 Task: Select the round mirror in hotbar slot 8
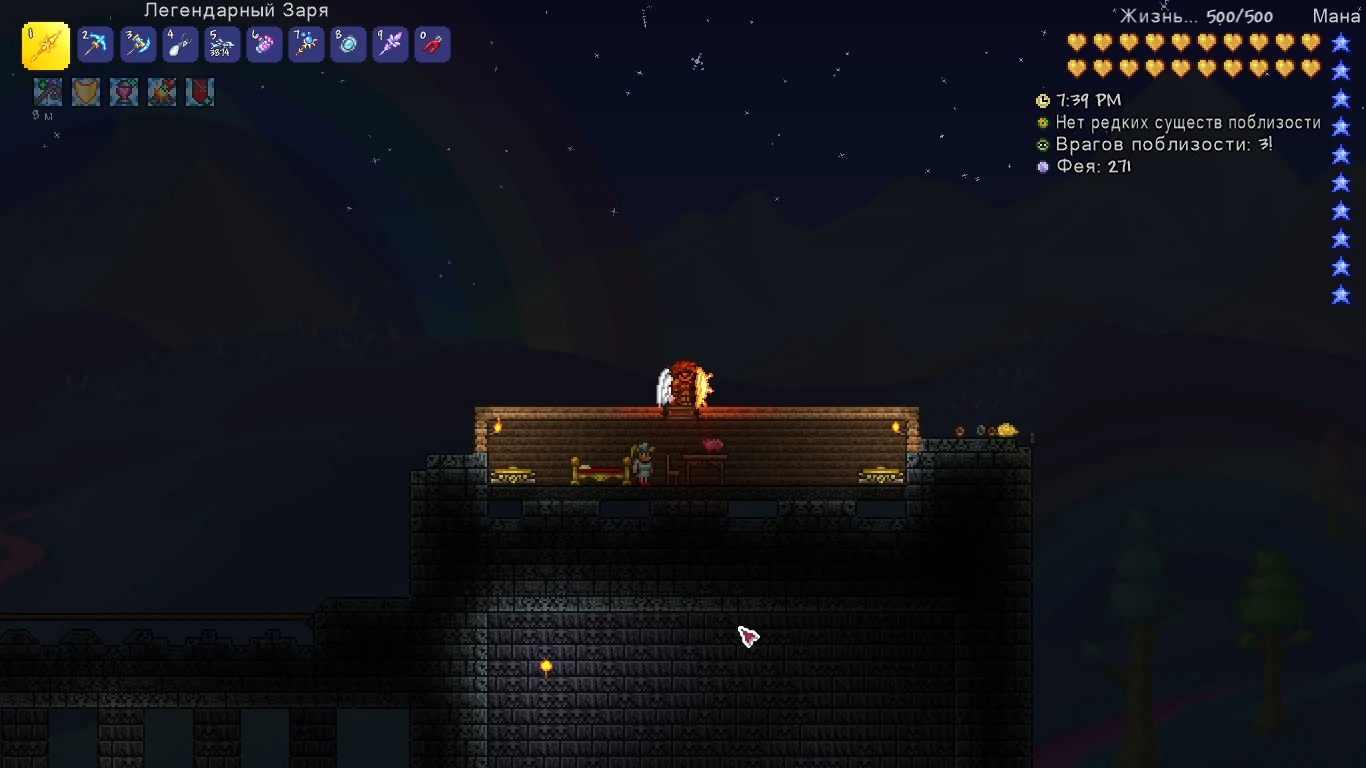(x=348, y=45)
